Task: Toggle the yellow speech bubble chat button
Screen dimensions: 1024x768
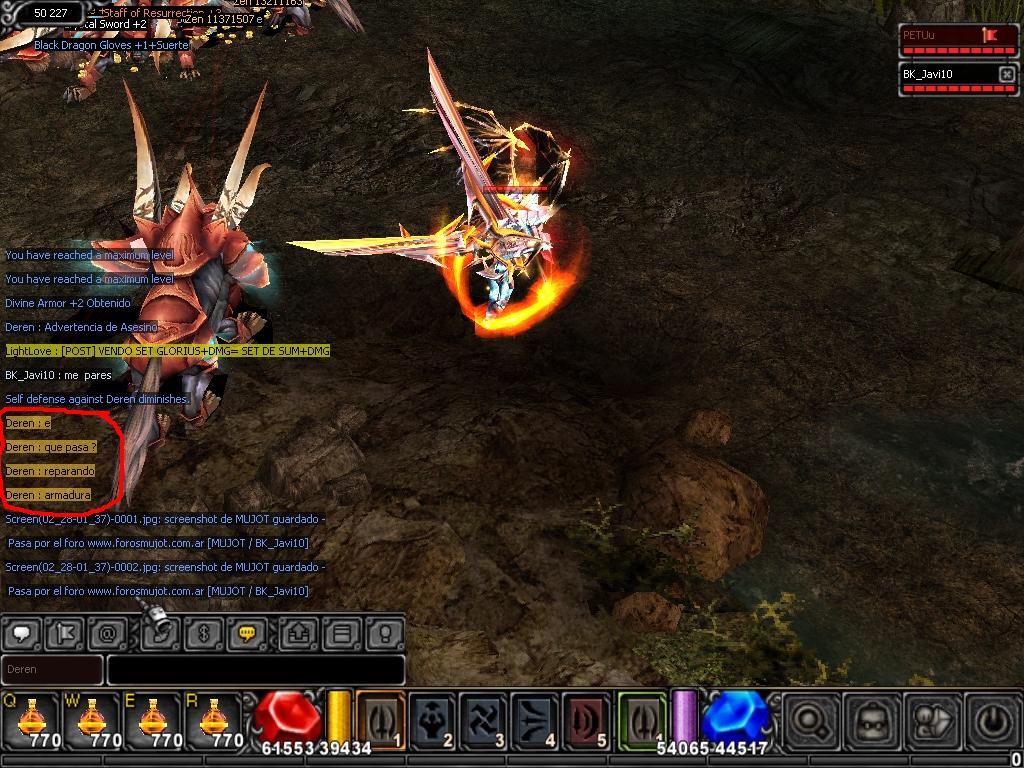Action: pos(246,634)
